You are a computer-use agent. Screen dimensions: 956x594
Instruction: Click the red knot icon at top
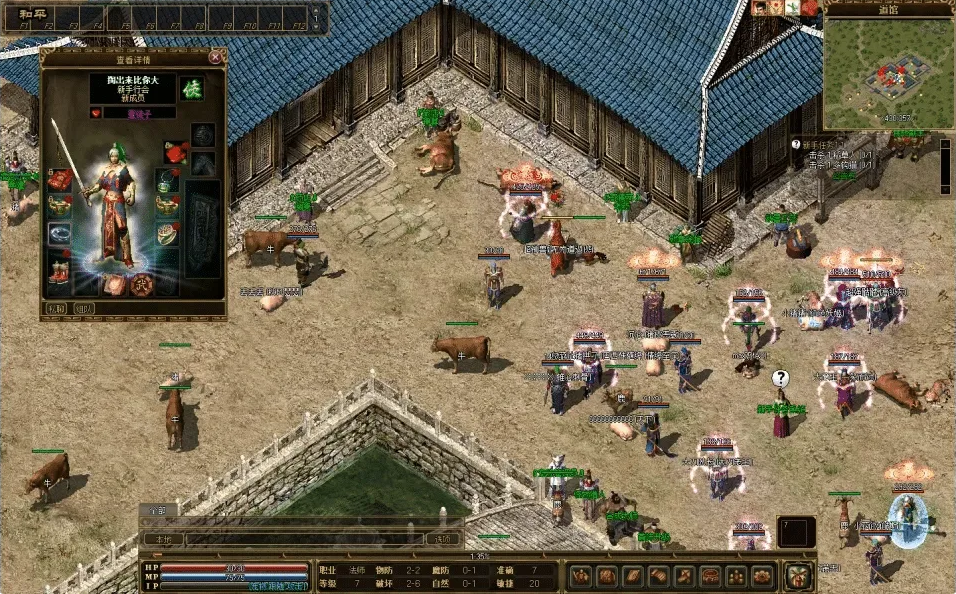point(809,8)
